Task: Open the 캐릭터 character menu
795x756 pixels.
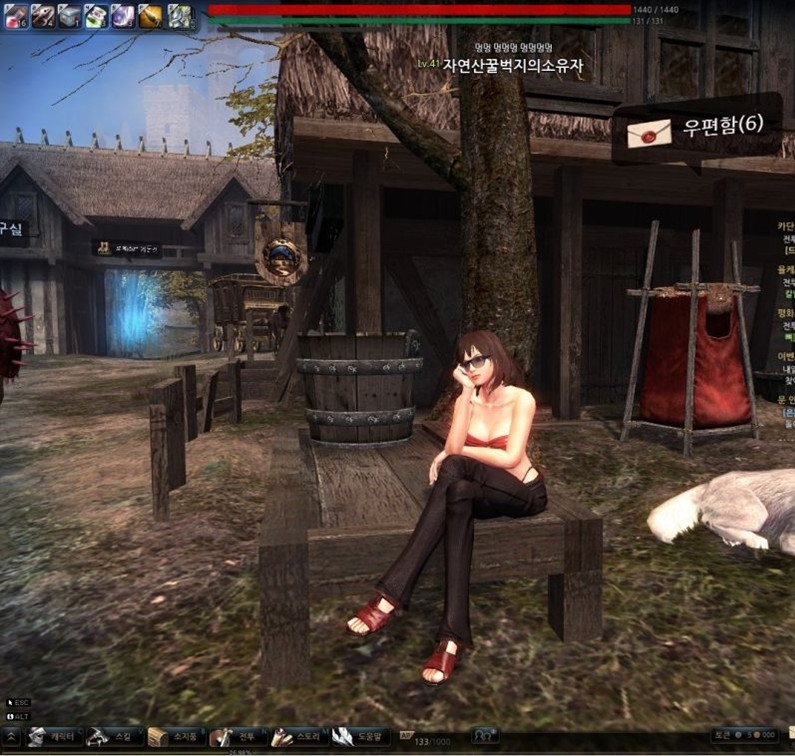Action: [x=50, y=737]
